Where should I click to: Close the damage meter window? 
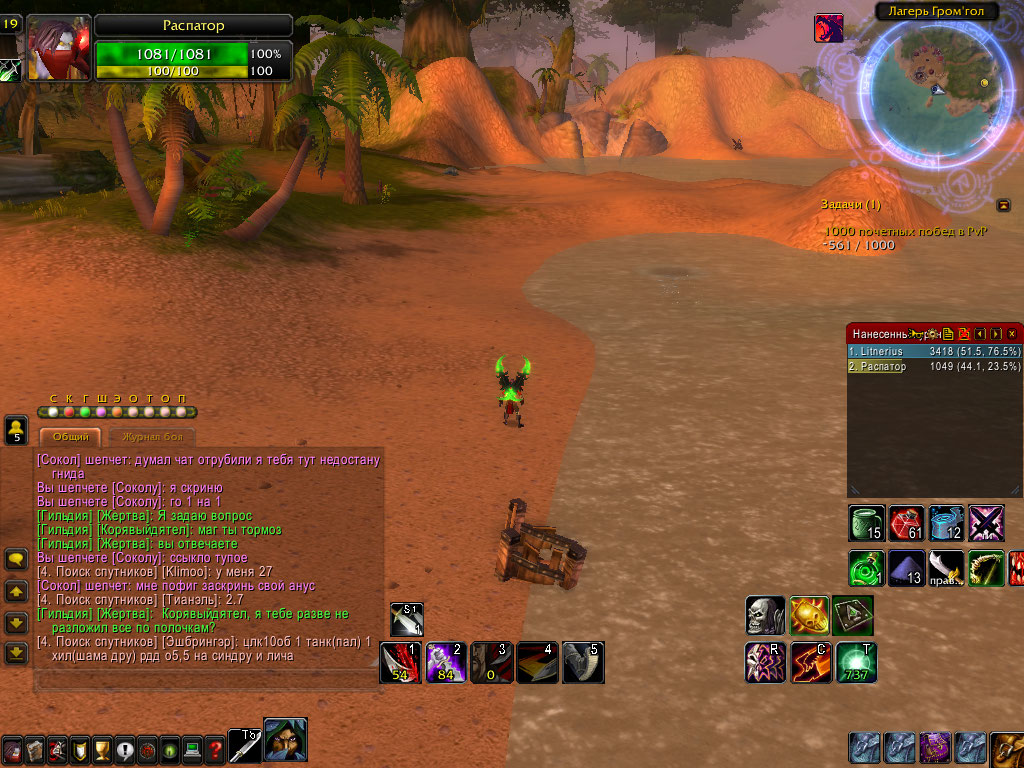tap(1012, 333)
